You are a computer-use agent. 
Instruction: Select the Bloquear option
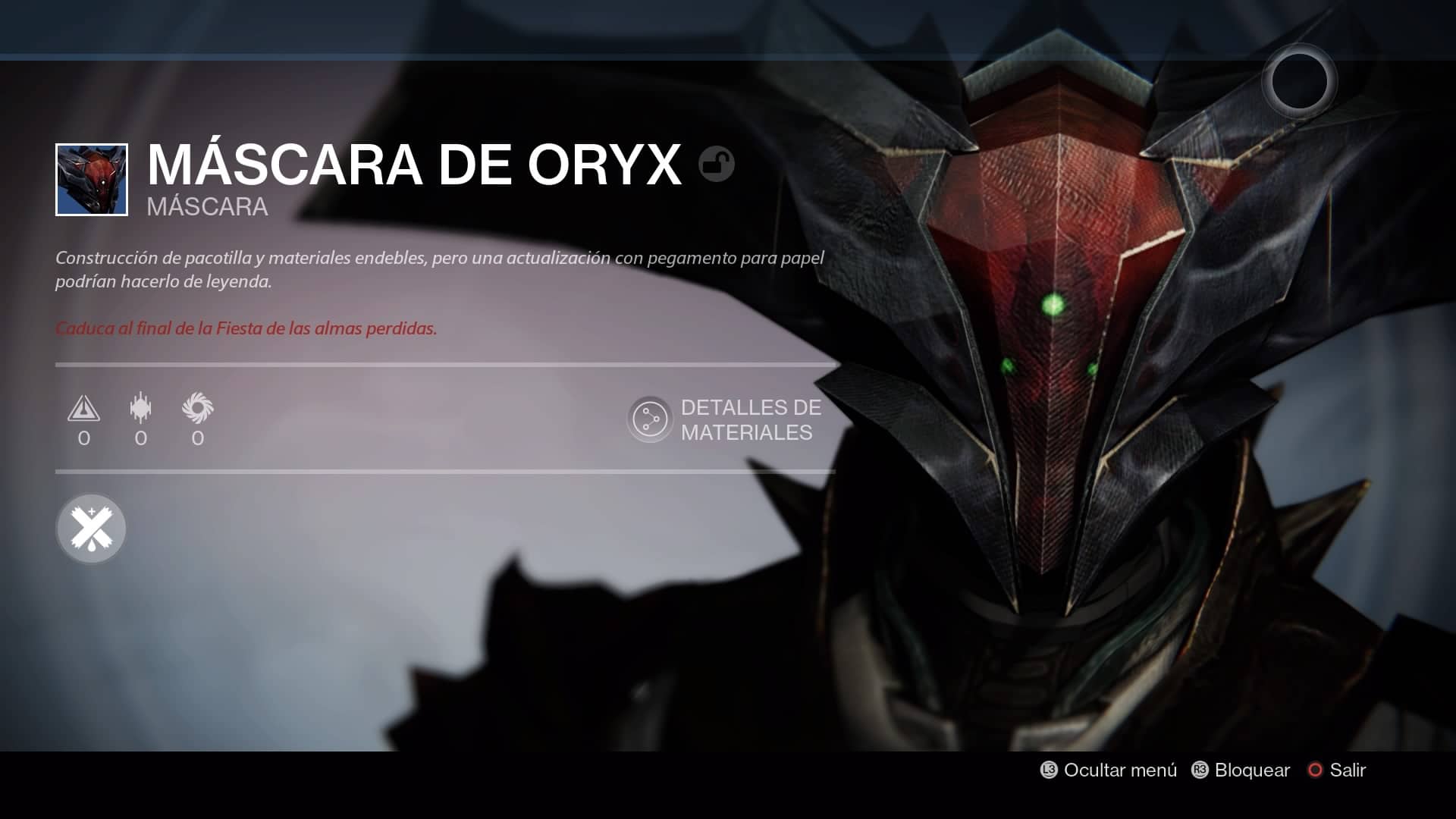coord(1241,770)
